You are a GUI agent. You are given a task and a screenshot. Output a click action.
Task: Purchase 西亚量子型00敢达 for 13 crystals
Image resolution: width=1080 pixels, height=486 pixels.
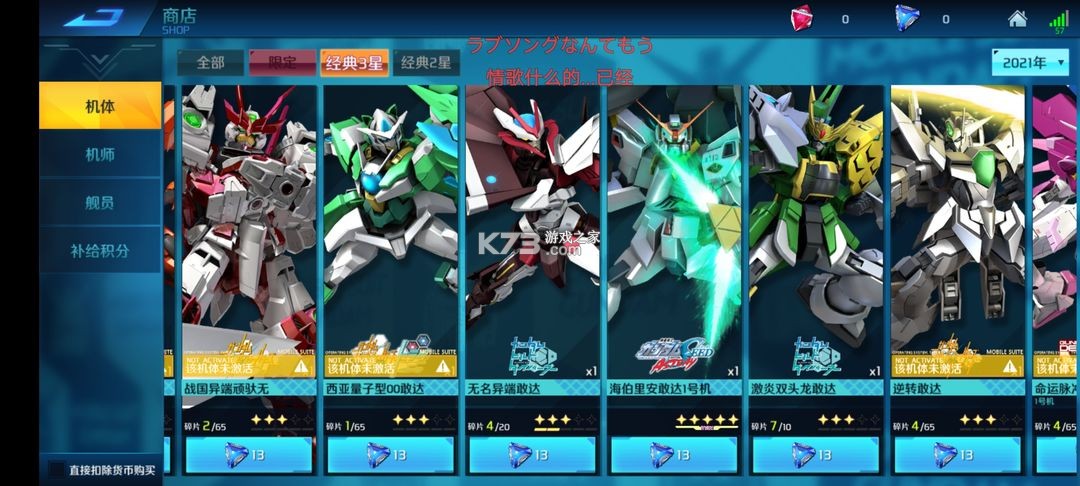click(x=391, y=455)
